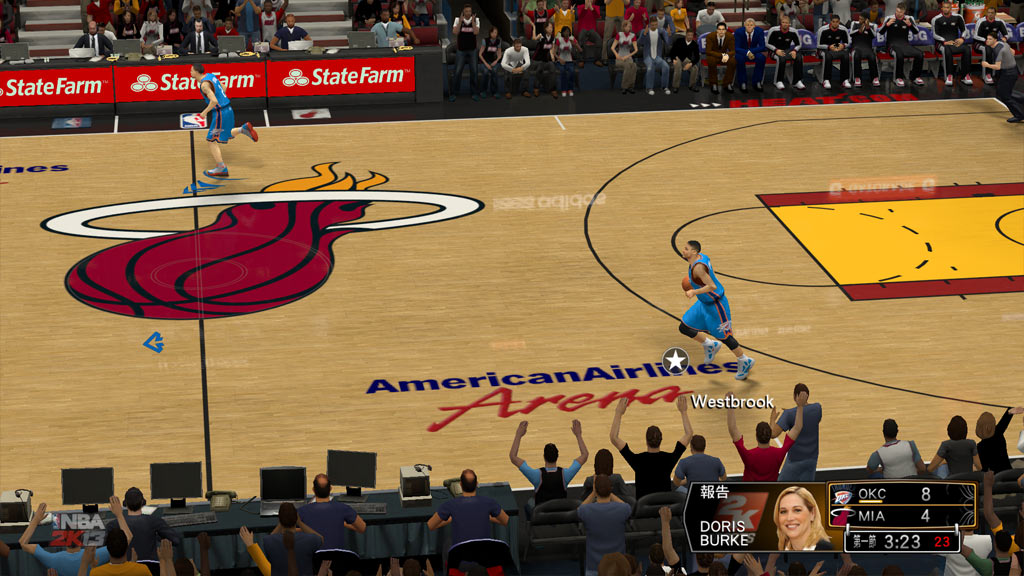Click the Miami Heat logo on scoreboard
The image size is (1024, 576).
pos(841,517)
